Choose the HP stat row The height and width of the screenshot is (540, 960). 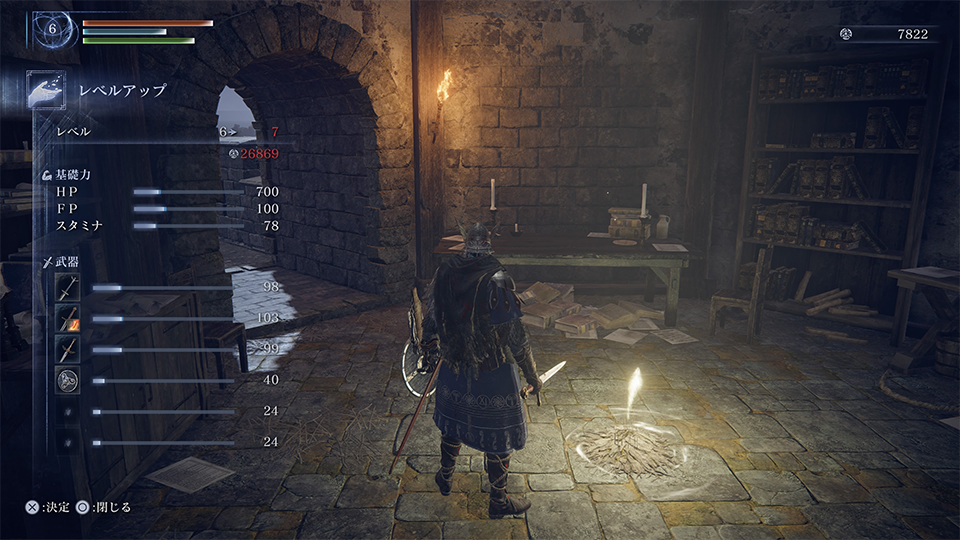coord(160,191)
